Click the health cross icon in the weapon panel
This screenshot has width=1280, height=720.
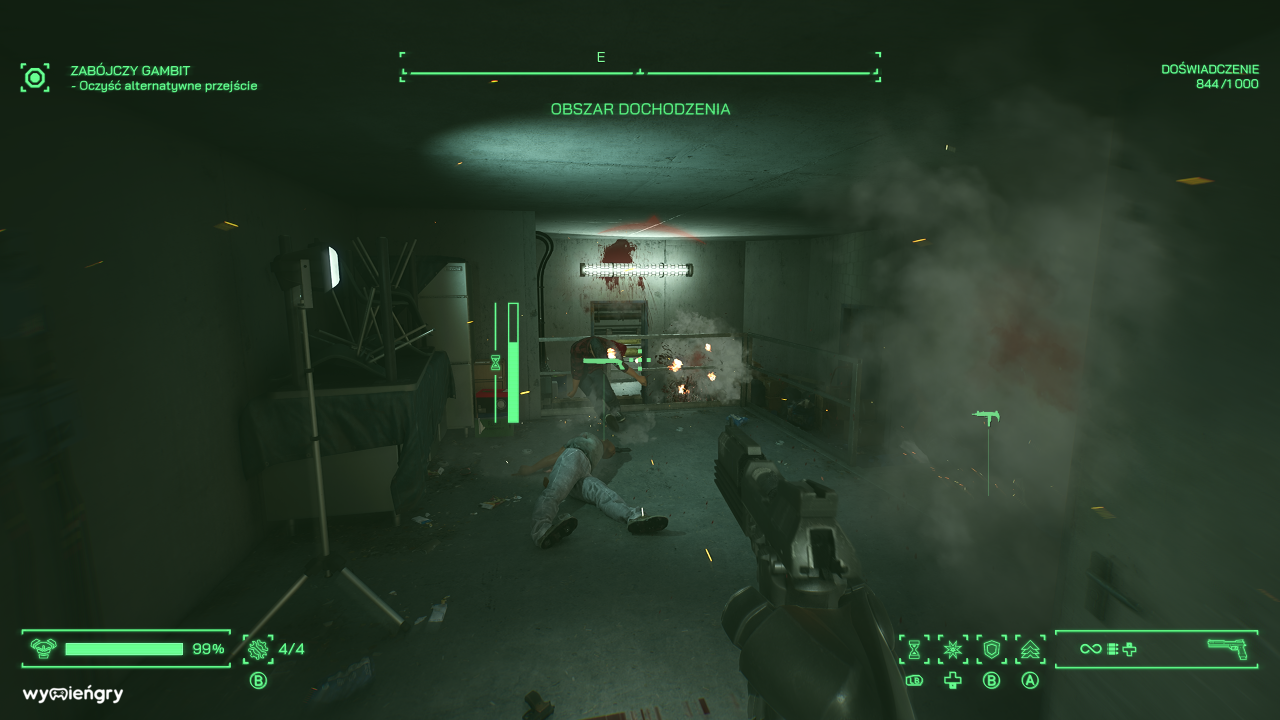click(x=1130, y=648)
